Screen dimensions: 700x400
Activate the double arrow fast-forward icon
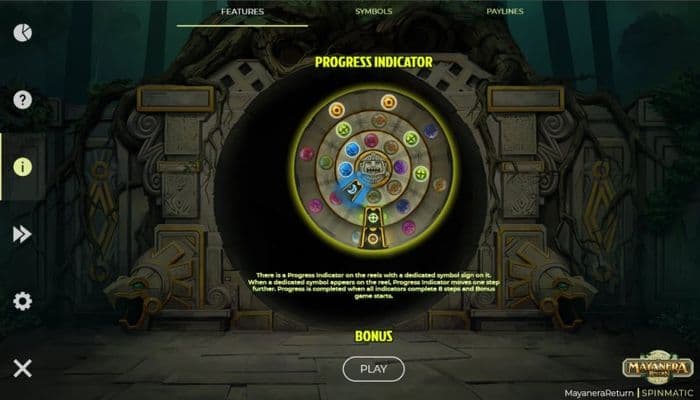point(22,234)
